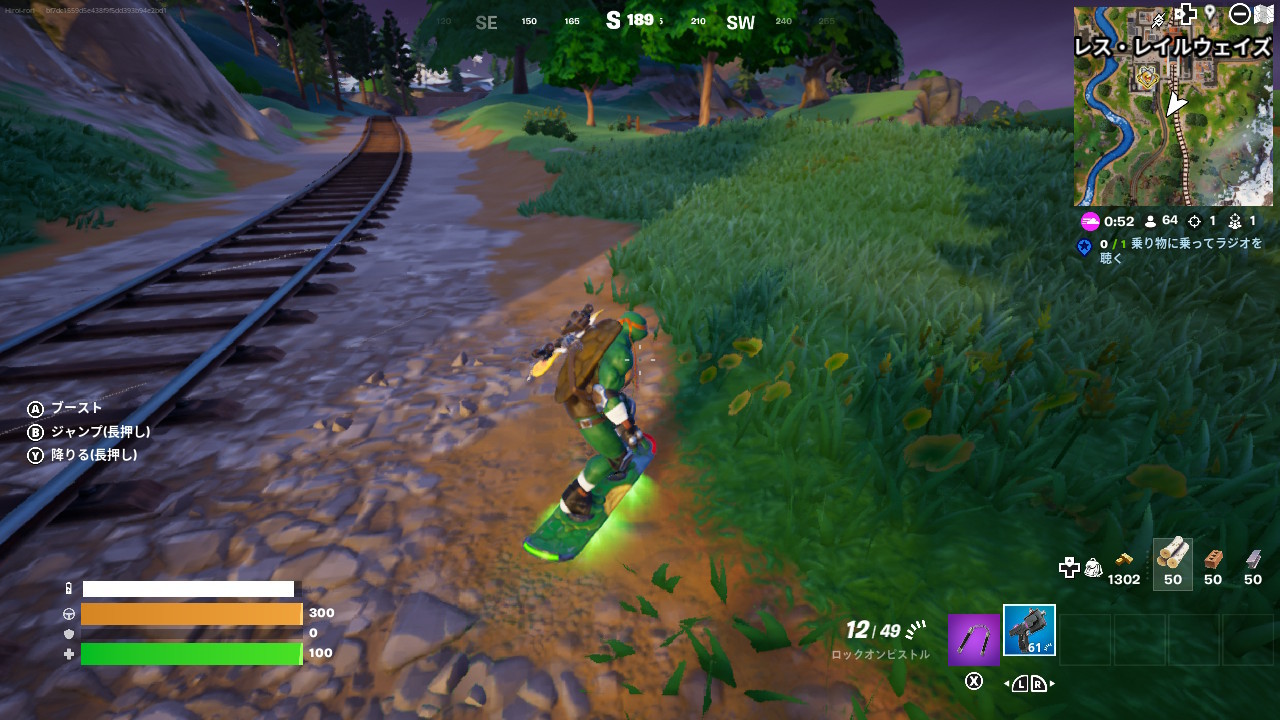Select the Lock On Pistol slot
Viewport: 1280px width, 720px height.
[x=1029, y=631]
